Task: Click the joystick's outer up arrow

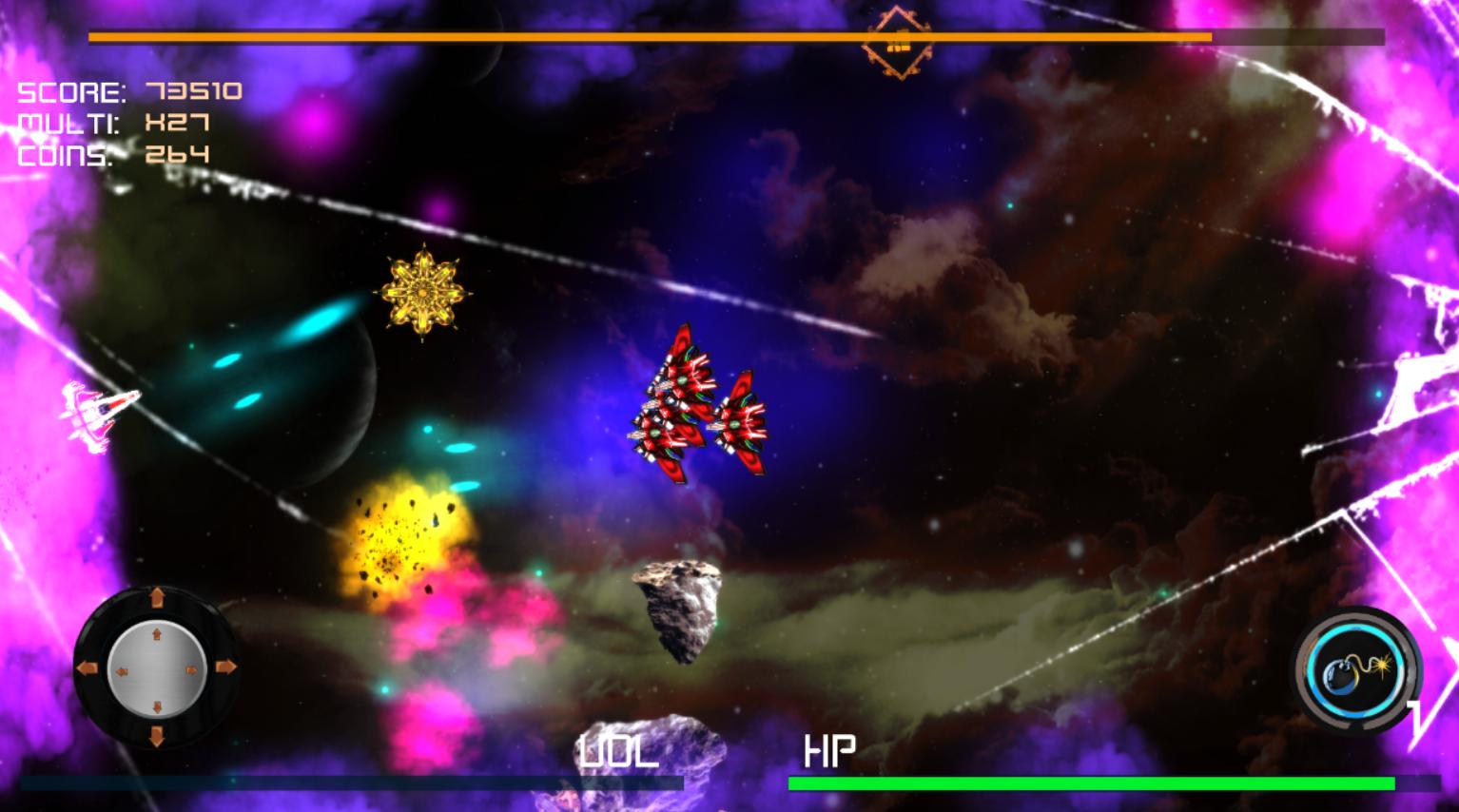Action: [157, 598]
